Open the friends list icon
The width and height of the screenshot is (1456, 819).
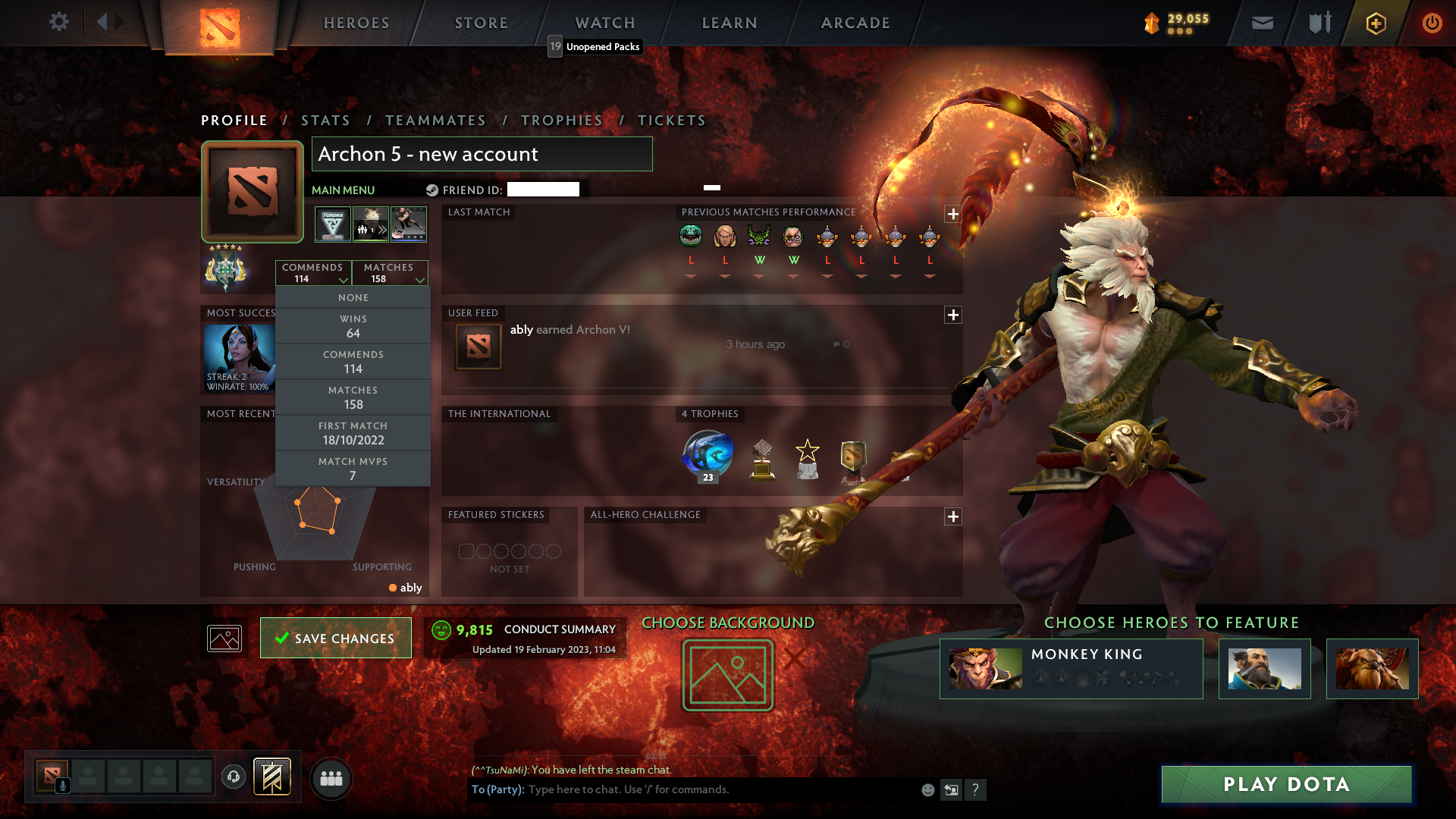(x=331, y=777)
